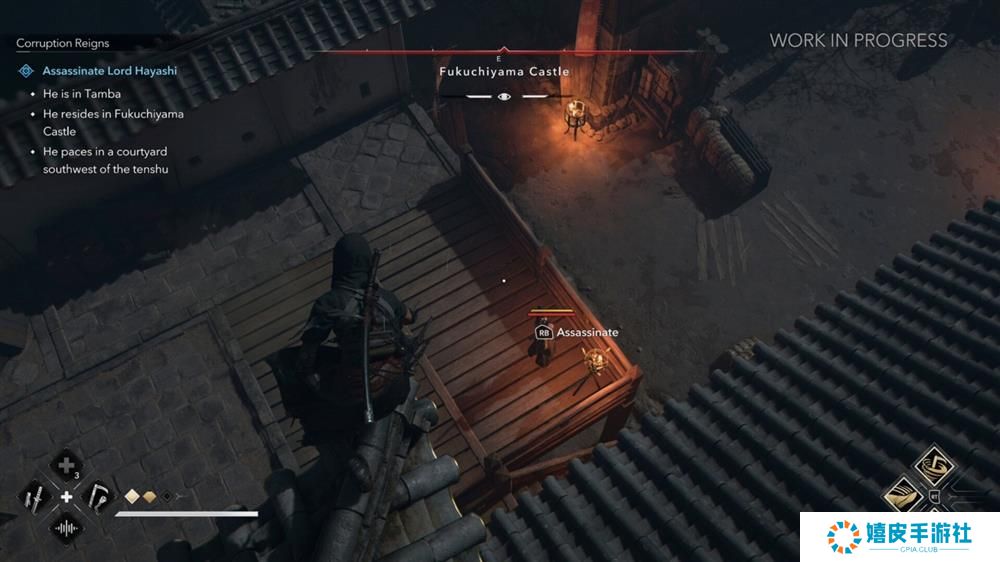The height and width of the screenshot is (562, 1000).
Task: Choose the throwing knives tool slot
Action: tap(36, 496)
